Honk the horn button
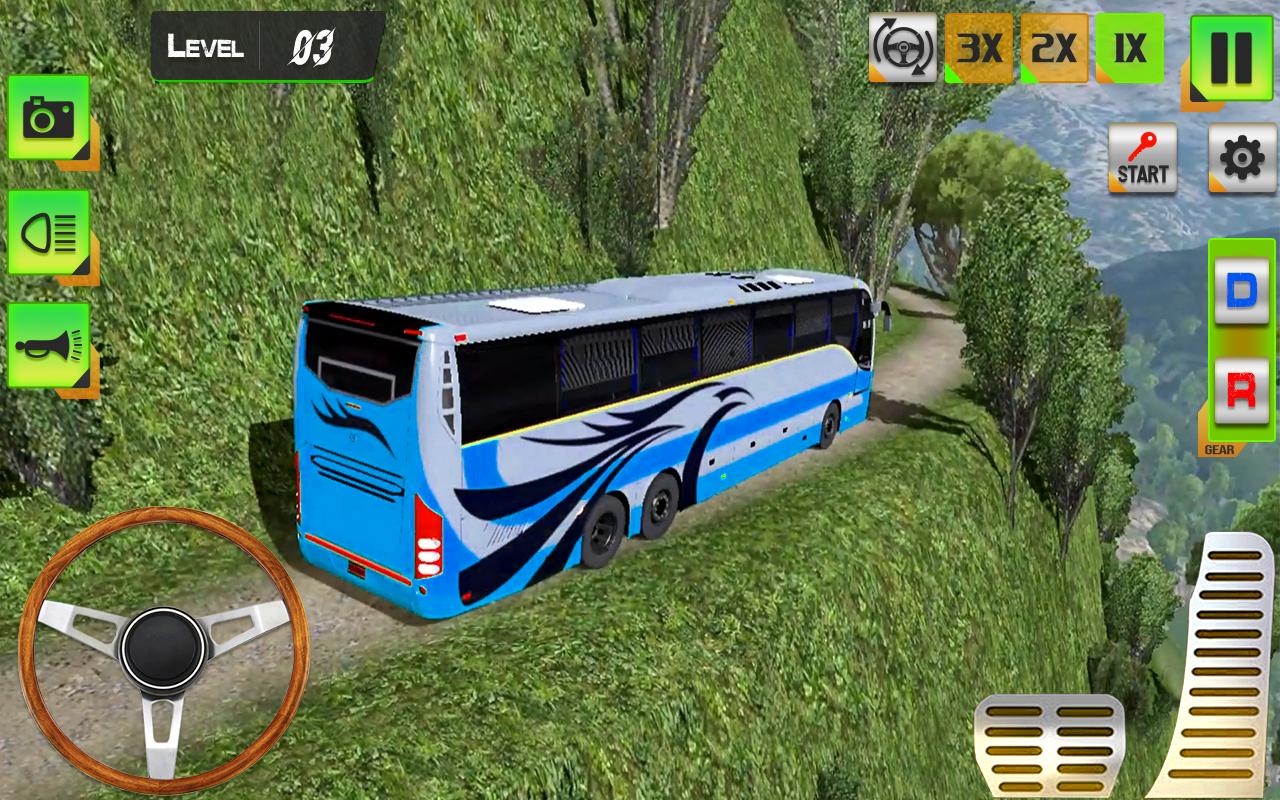Screen dimensions: 1280x800 (x=48, y=346)
